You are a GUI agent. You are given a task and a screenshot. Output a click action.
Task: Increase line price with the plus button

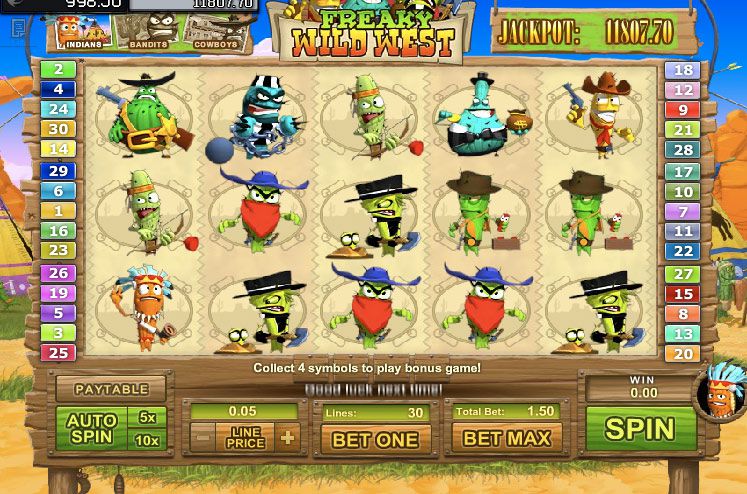(x=288, y=437)
